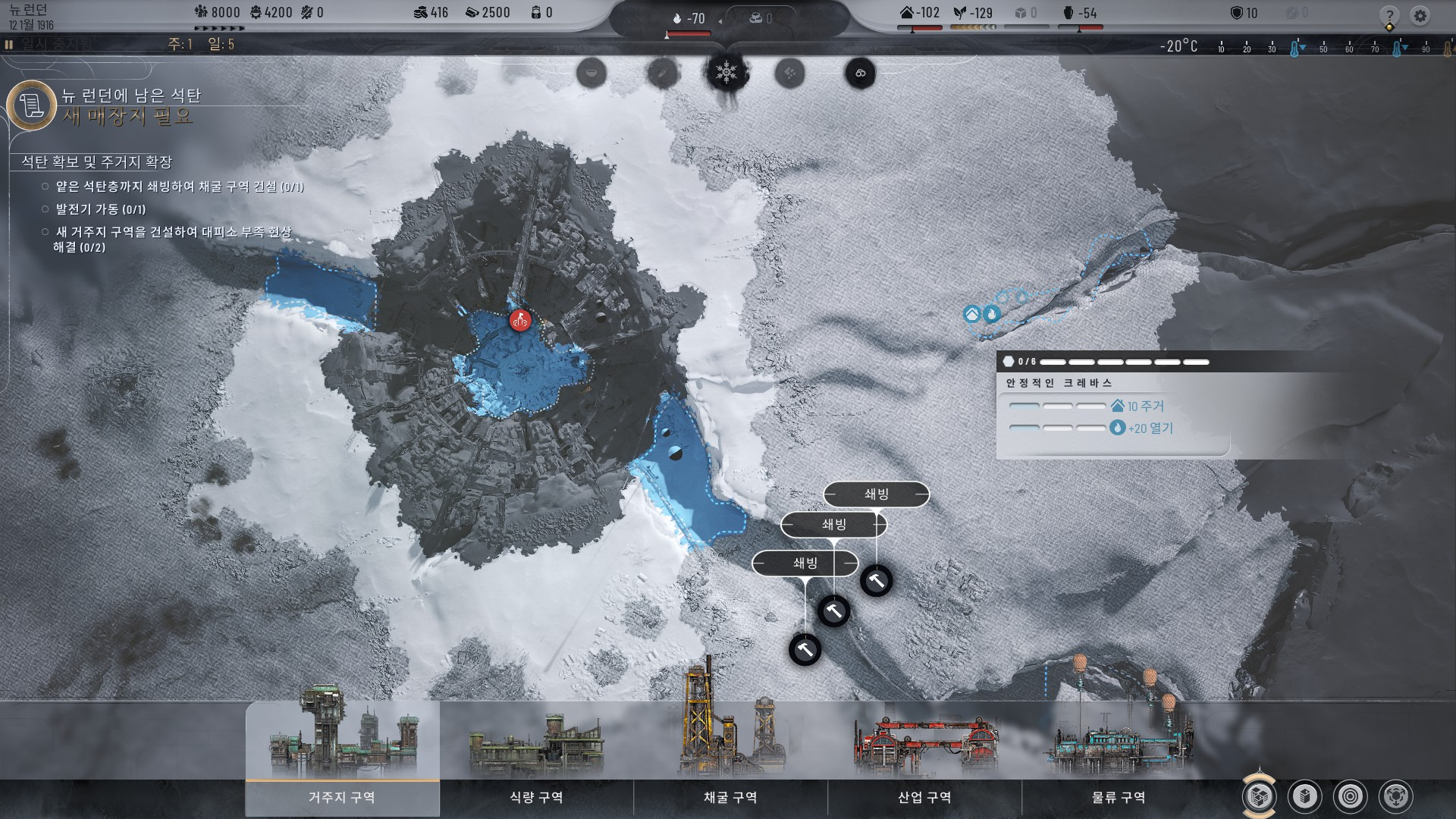Open the single building construction button

(1305, 796)
